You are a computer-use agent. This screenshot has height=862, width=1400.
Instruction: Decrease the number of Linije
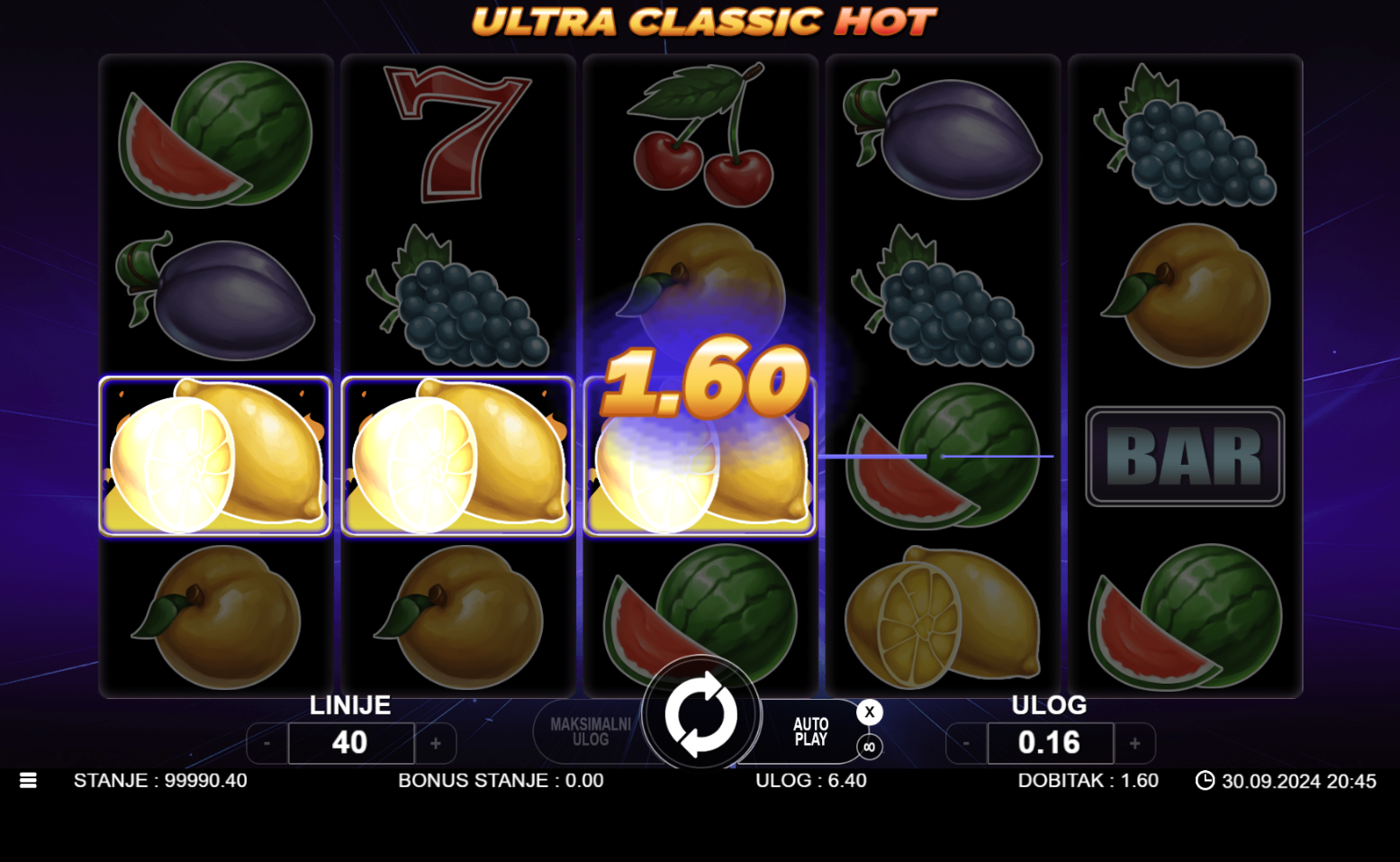click(x=267, y=744)
